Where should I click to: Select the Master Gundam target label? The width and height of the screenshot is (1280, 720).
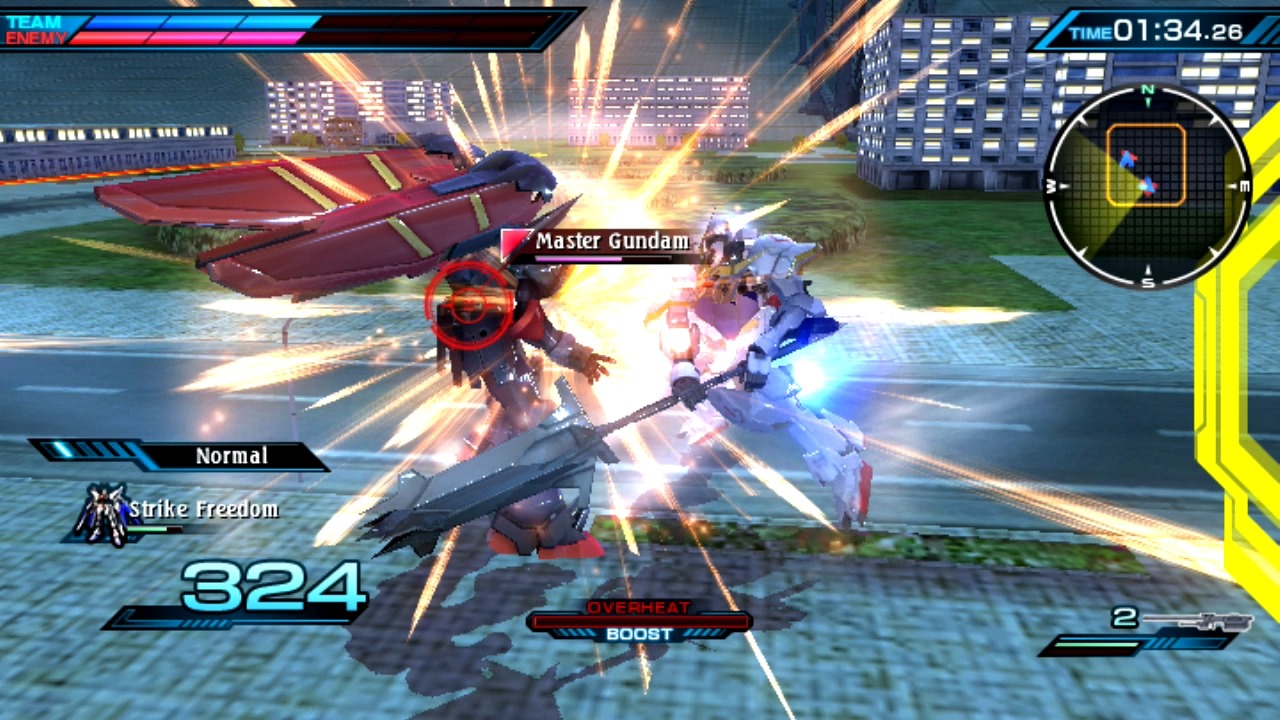(611, 242)
